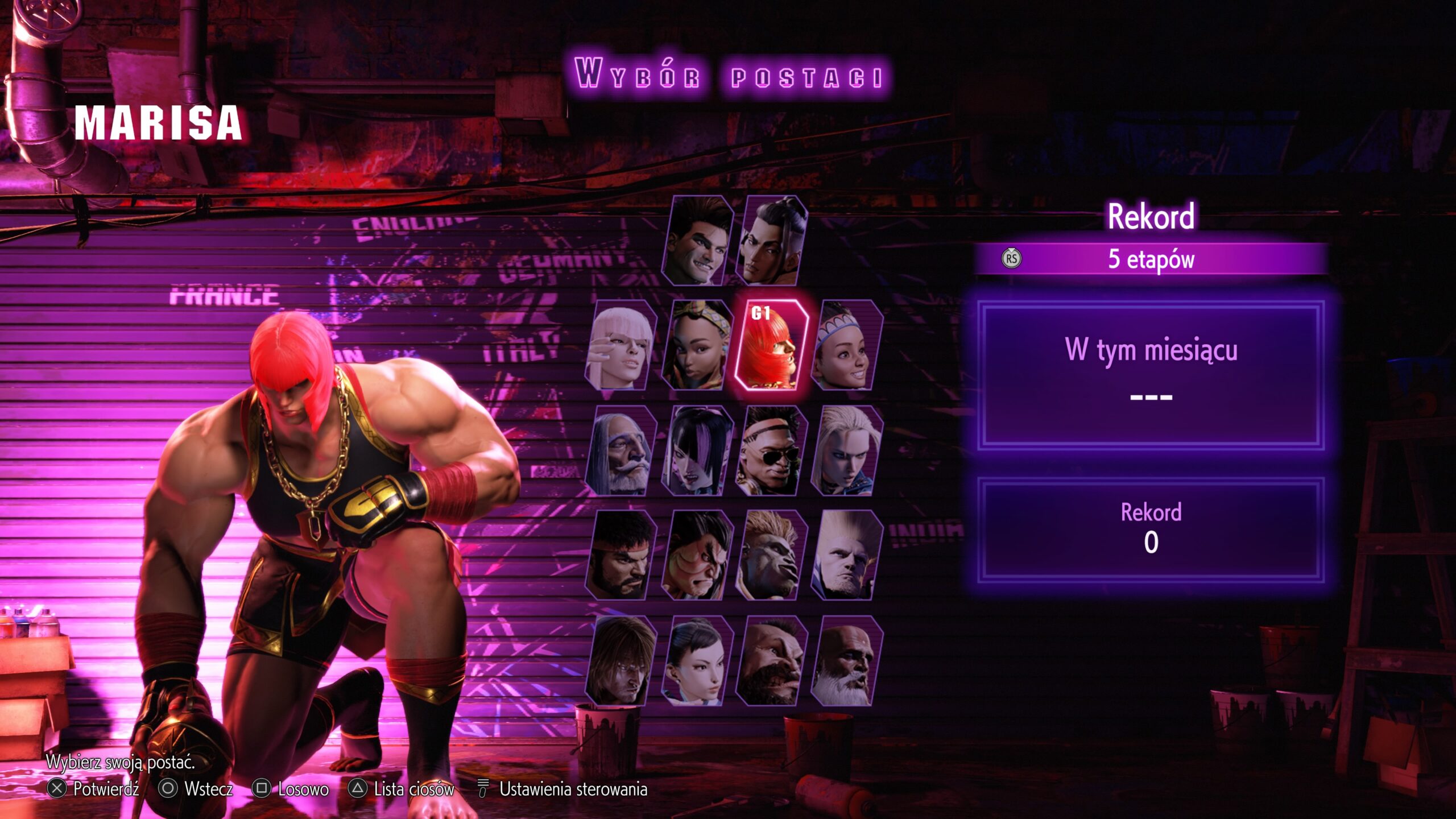The height and width of the screenshot is (819, 1456).
Task: Choose Ken from the character grid
Action: (621, 661)
